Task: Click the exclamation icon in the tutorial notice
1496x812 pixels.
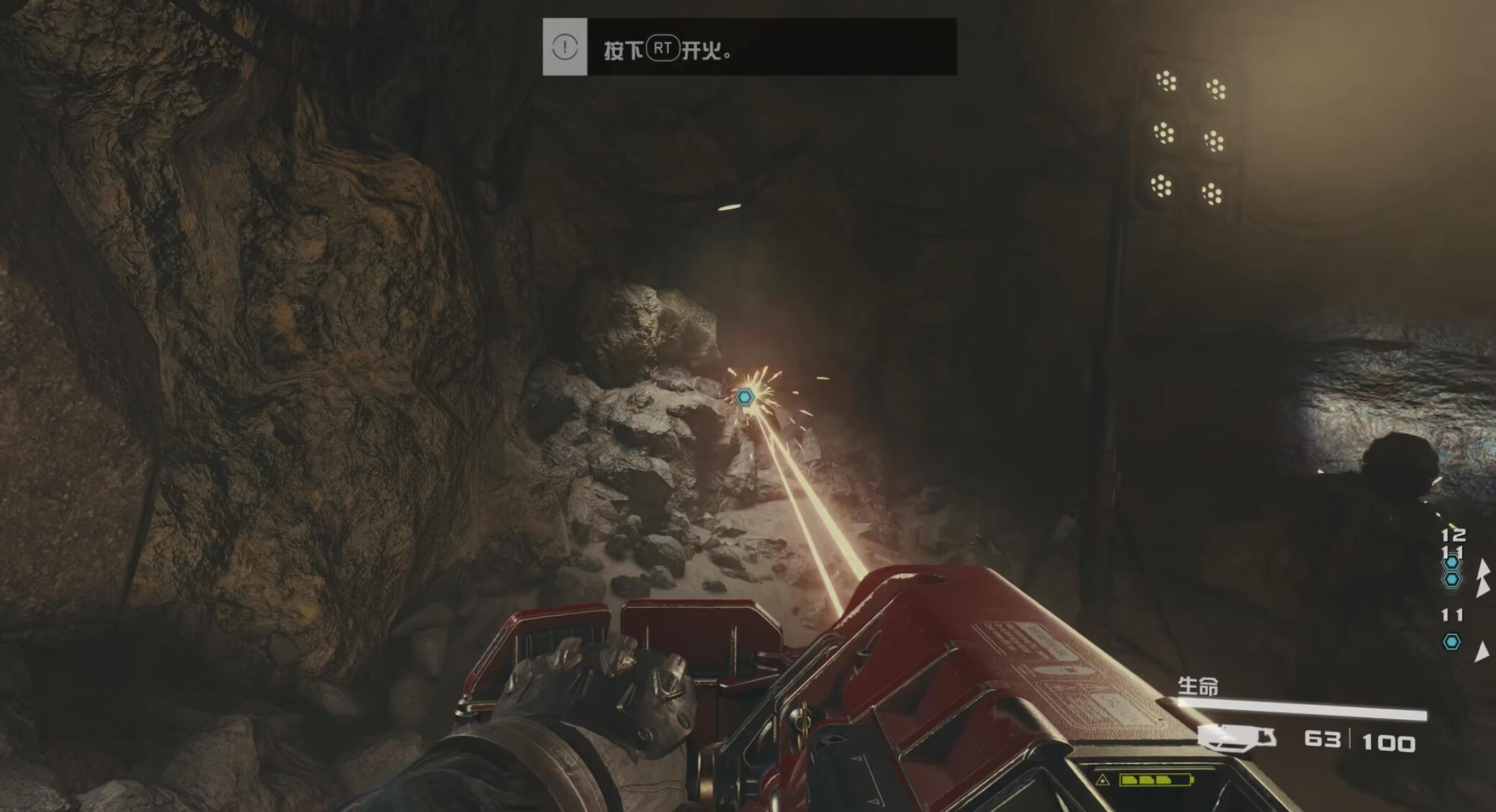Action: pyautogui.click(x=565, y=47)
